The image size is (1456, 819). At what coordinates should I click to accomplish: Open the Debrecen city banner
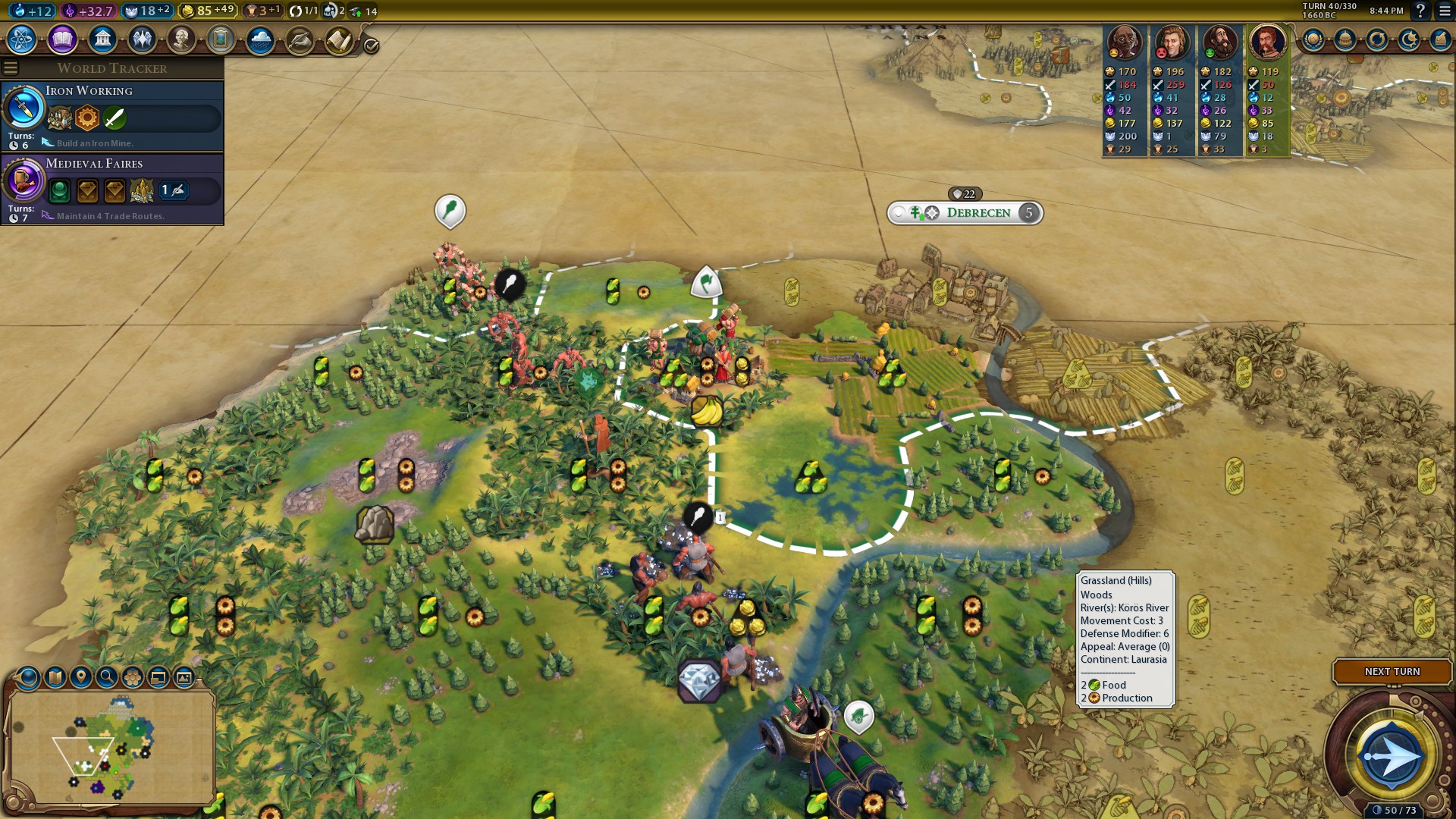977,213
